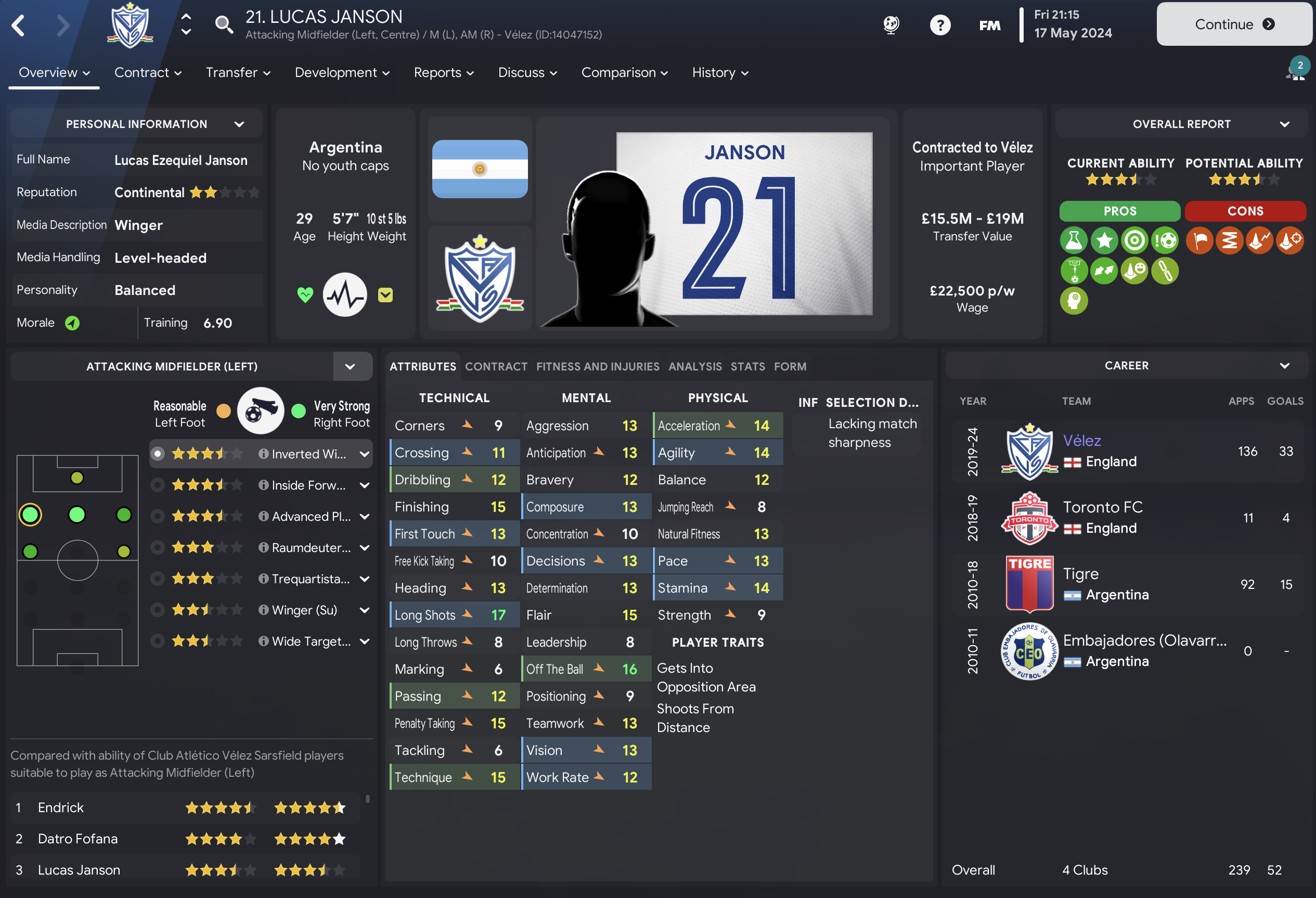Image resolution: width=1316 pixels, height=898 pixels.
Task: Open the Development menu
Action: [x=342, y=72]
